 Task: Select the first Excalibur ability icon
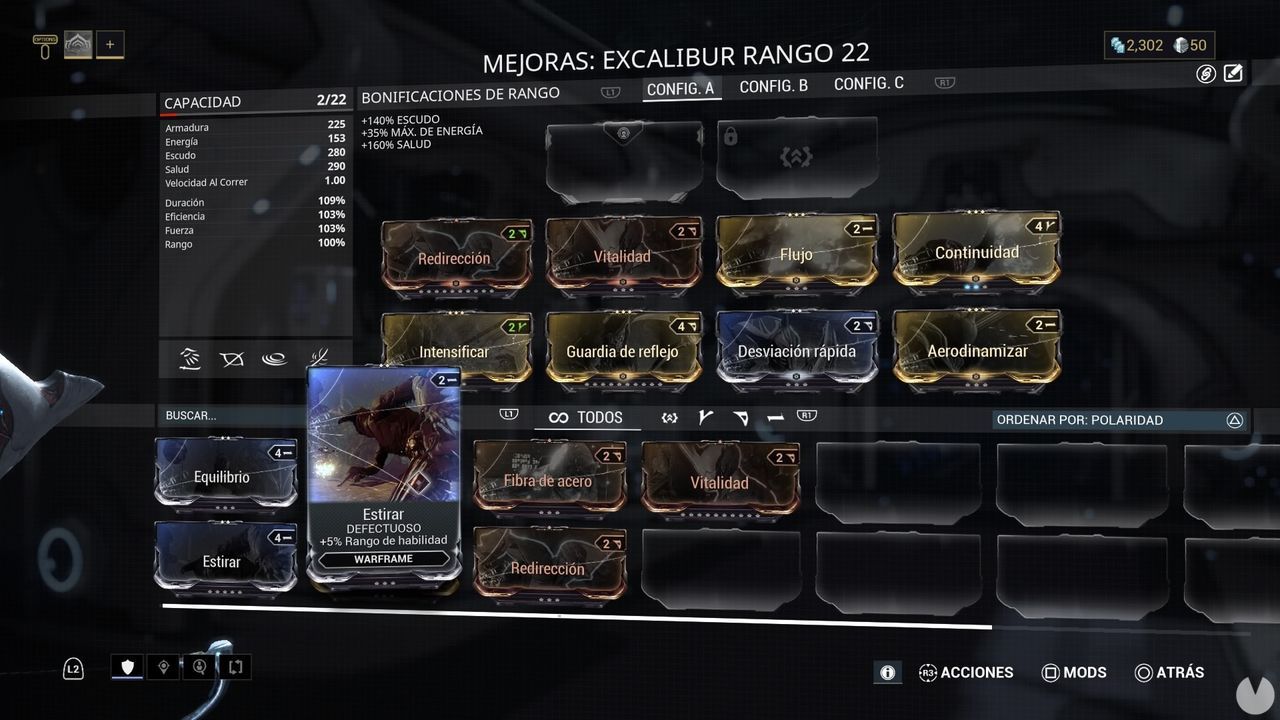(189, 359)
